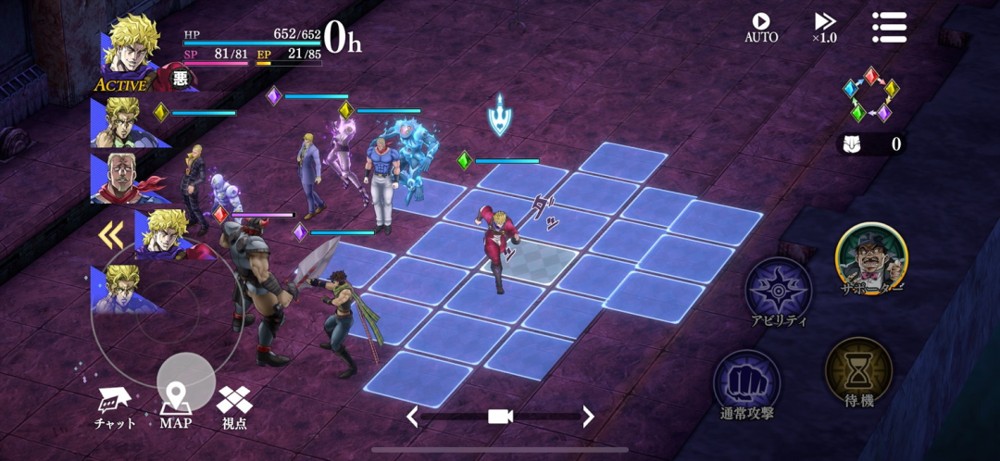Toggle AUTO battle mode
This screenshot has width=1000, height=461.
(761, 27)
